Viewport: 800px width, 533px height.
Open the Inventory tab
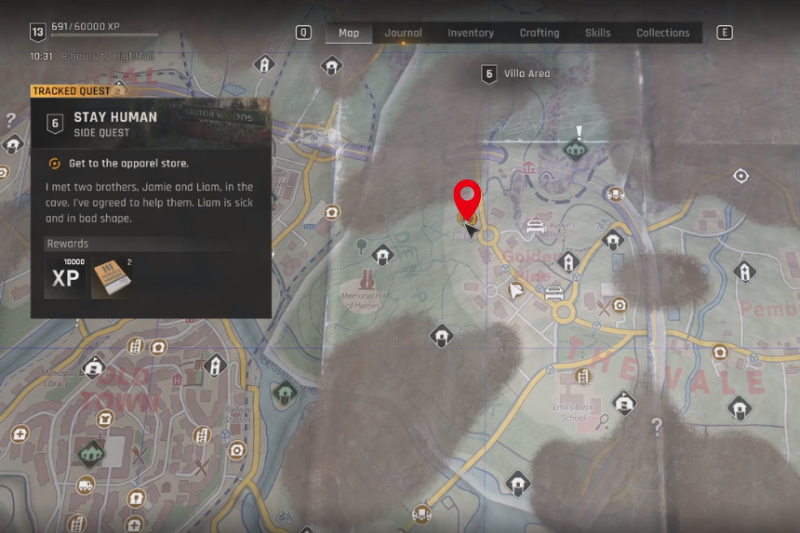click(470, 33)
